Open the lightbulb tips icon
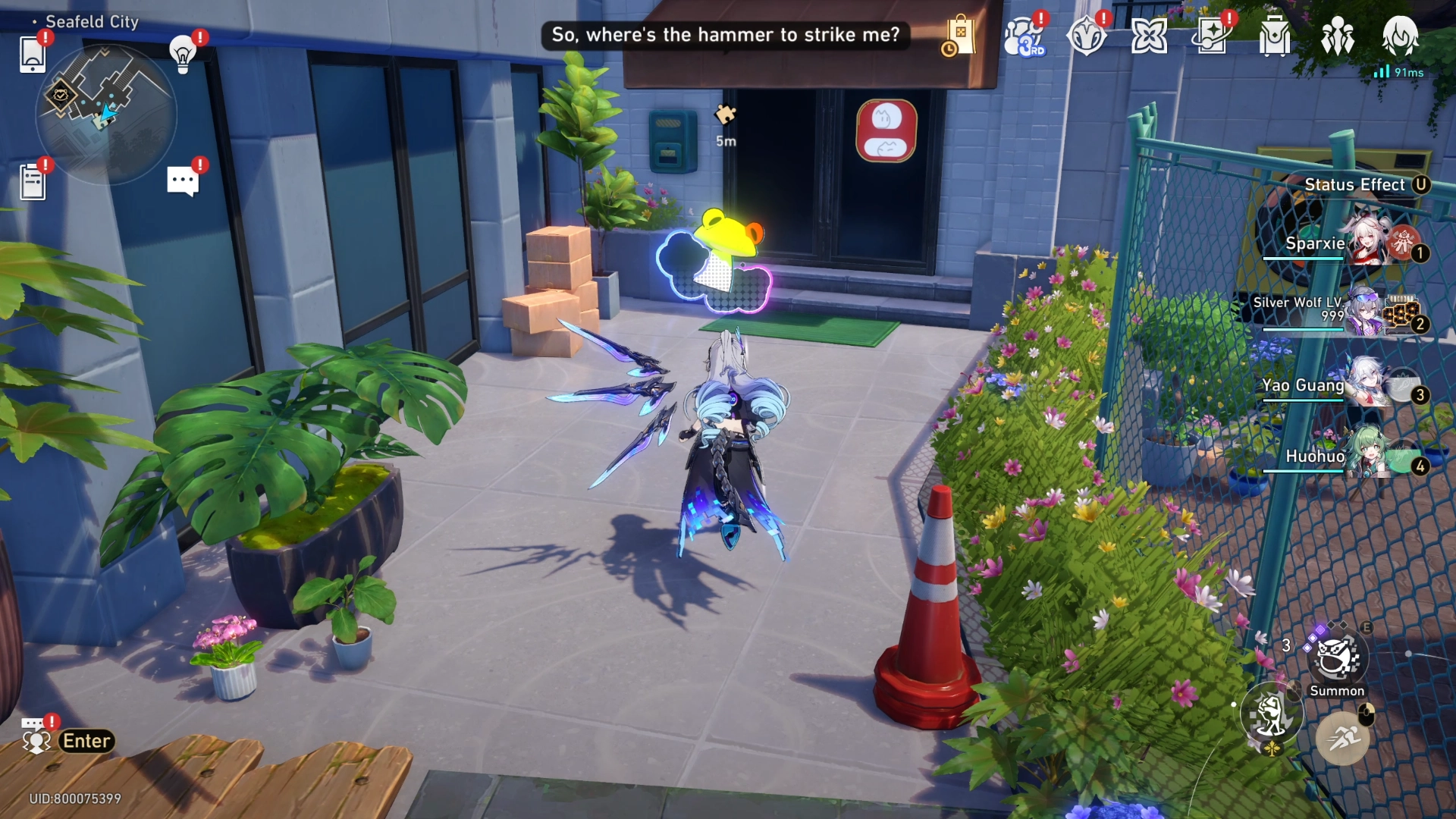Image resolution: width=1456 pixels, height=819 pixels. [183, 54]
